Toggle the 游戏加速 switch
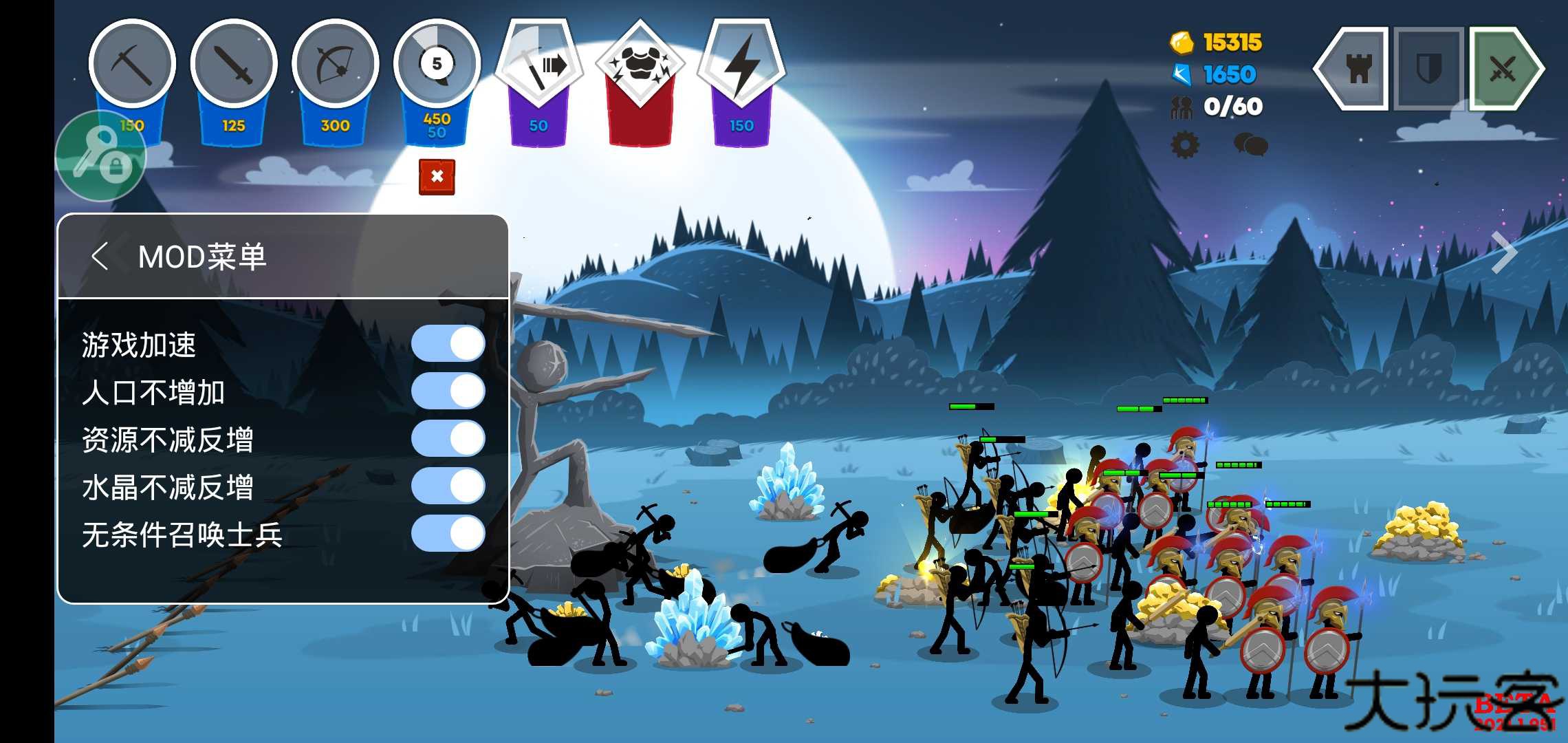The image size is (1568, 743). (448, 344)
